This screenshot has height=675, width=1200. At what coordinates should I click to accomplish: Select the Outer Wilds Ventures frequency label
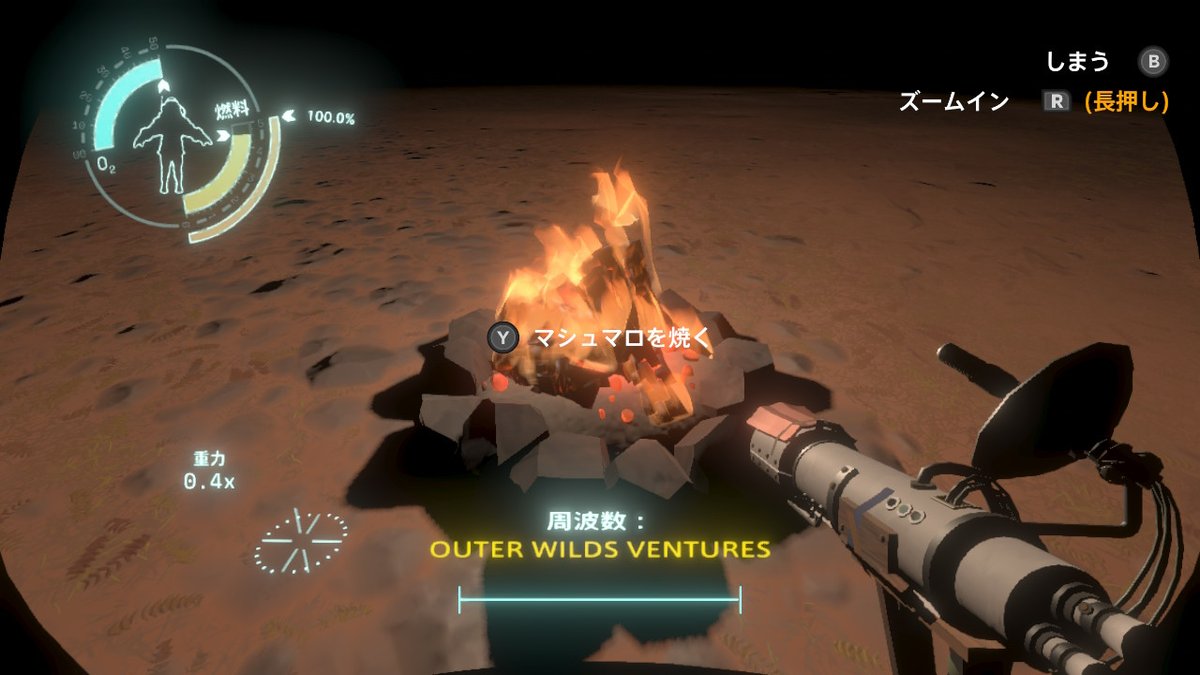point(600,549)
